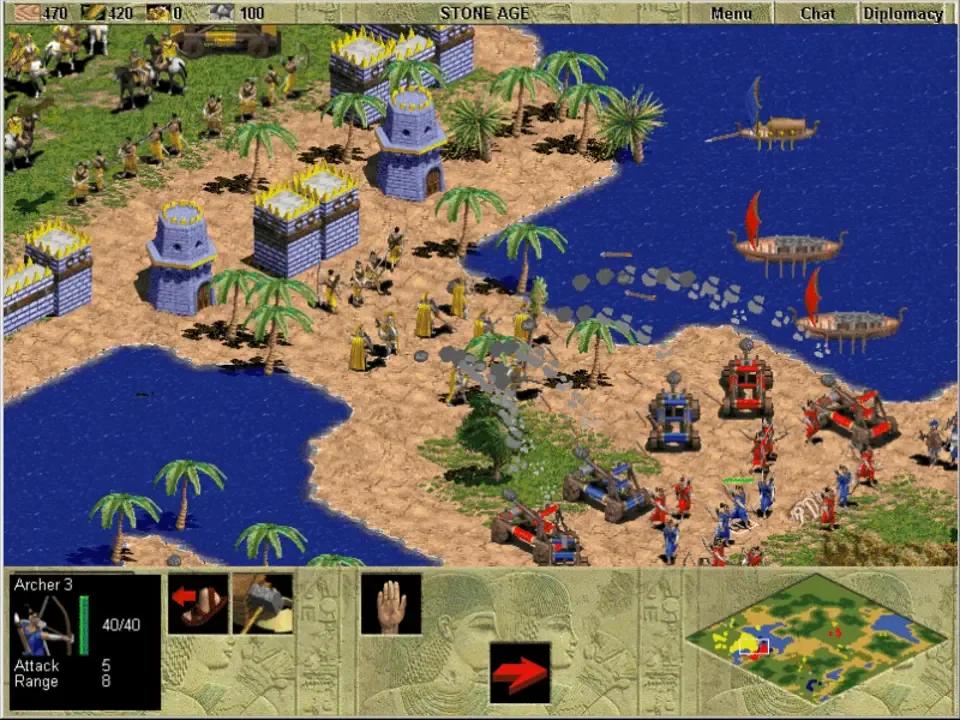Open the Chat window
The height and width of the screenshot is (720, 960).
point(817,13)
